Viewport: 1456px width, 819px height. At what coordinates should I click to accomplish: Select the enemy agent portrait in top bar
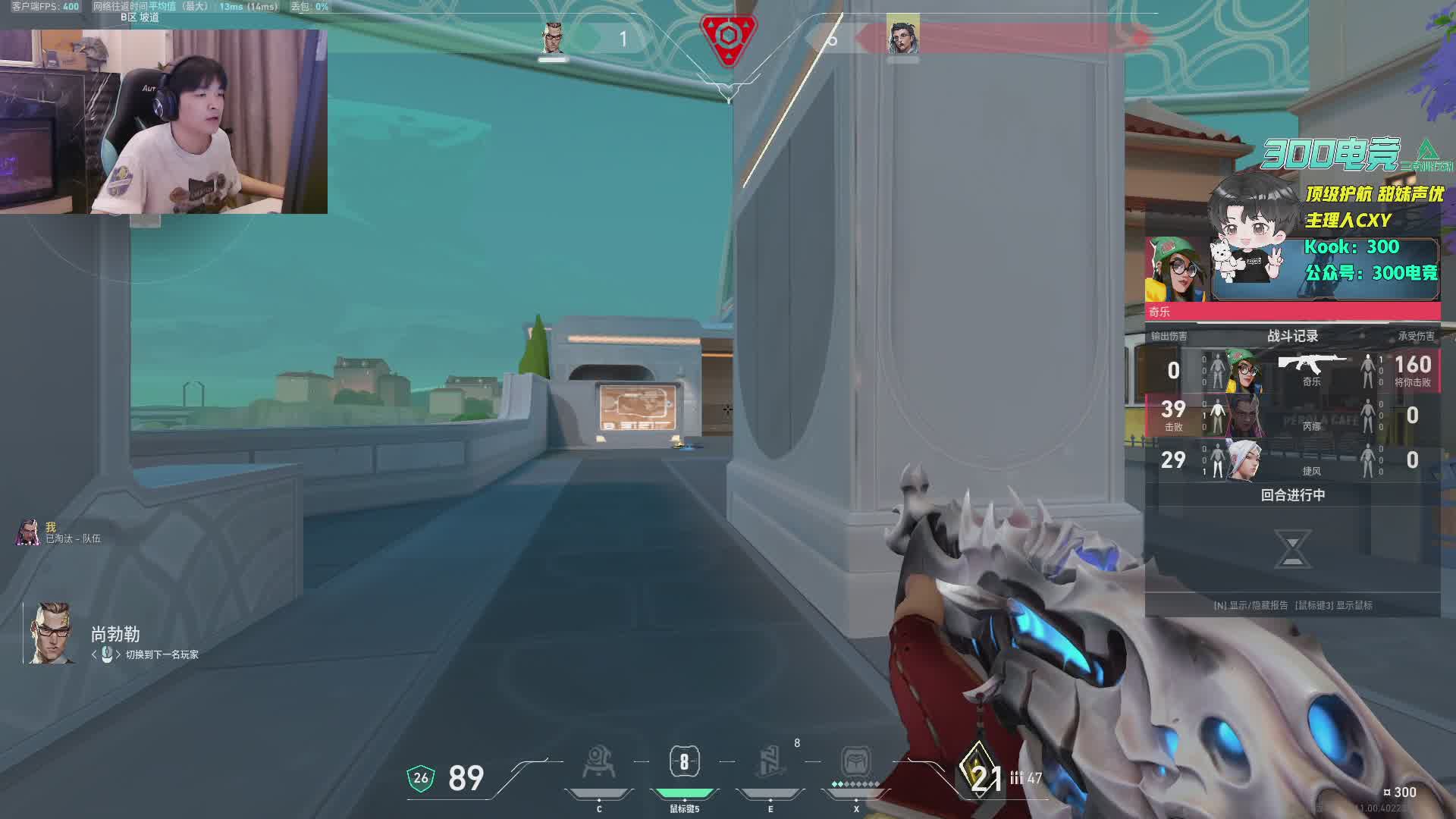tap(902, 36)
